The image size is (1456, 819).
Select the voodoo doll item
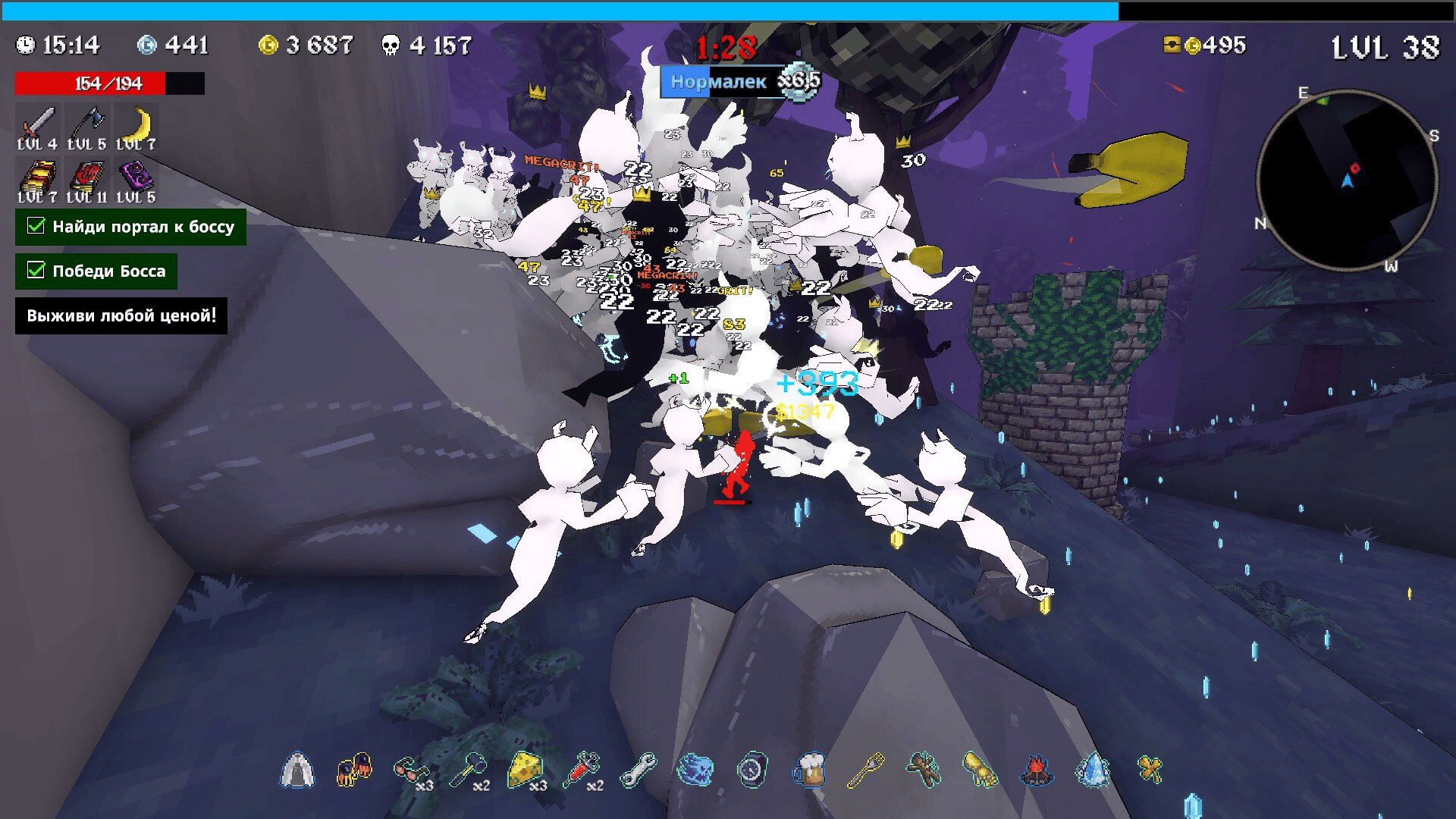tap(923, 770)
